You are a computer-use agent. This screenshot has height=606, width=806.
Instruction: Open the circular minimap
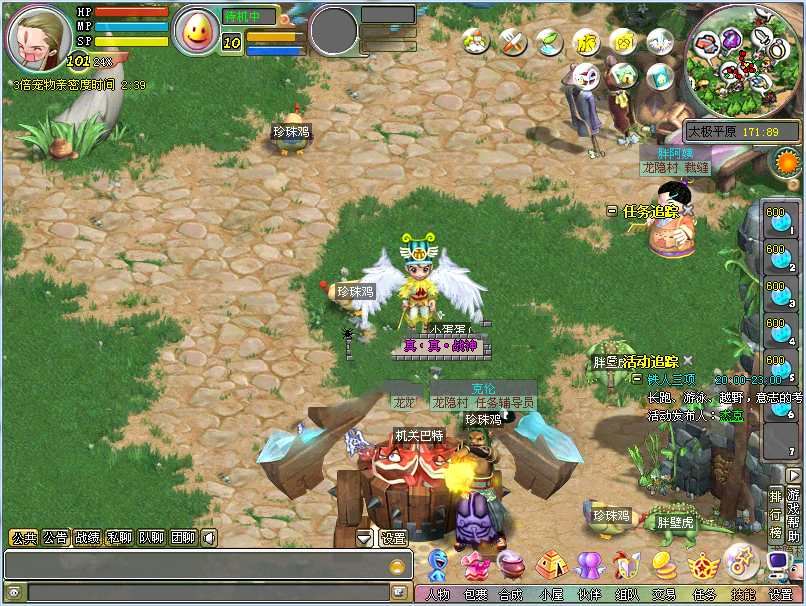pos(743,60)
